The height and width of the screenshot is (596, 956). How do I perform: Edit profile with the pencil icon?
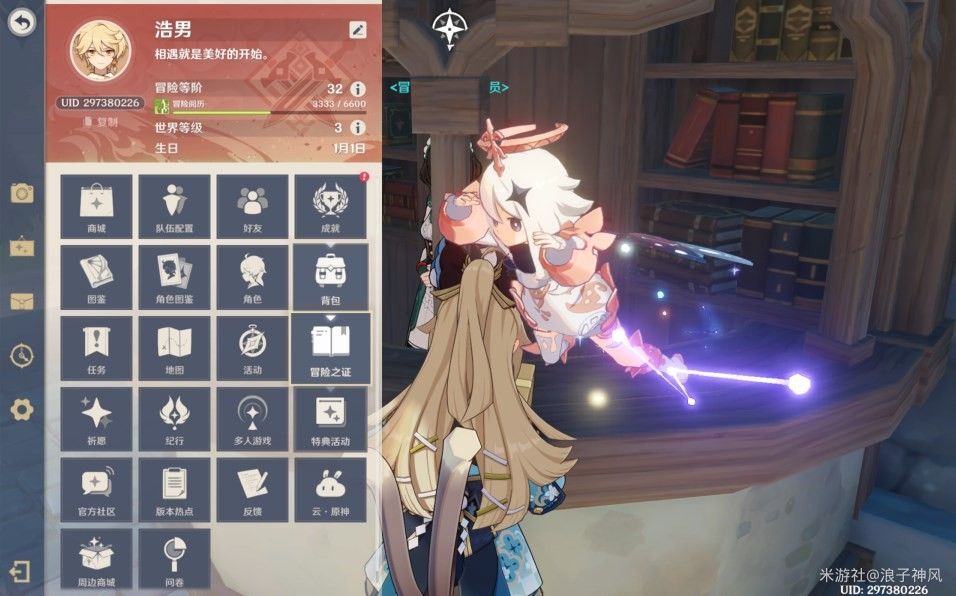[357, 29]
